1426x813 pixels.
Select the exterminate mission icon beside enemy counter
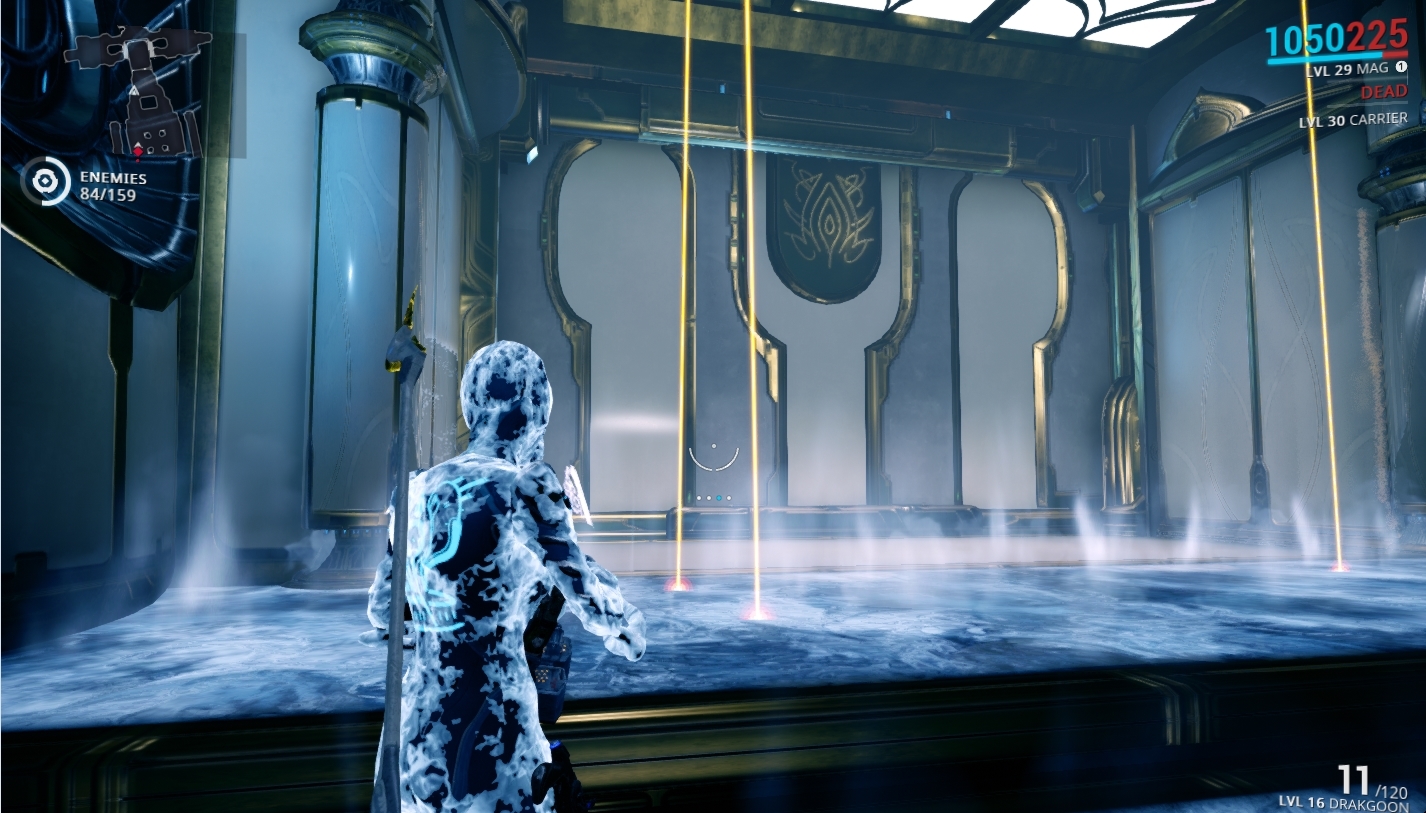pyautogui.click(x=44, y=180)
